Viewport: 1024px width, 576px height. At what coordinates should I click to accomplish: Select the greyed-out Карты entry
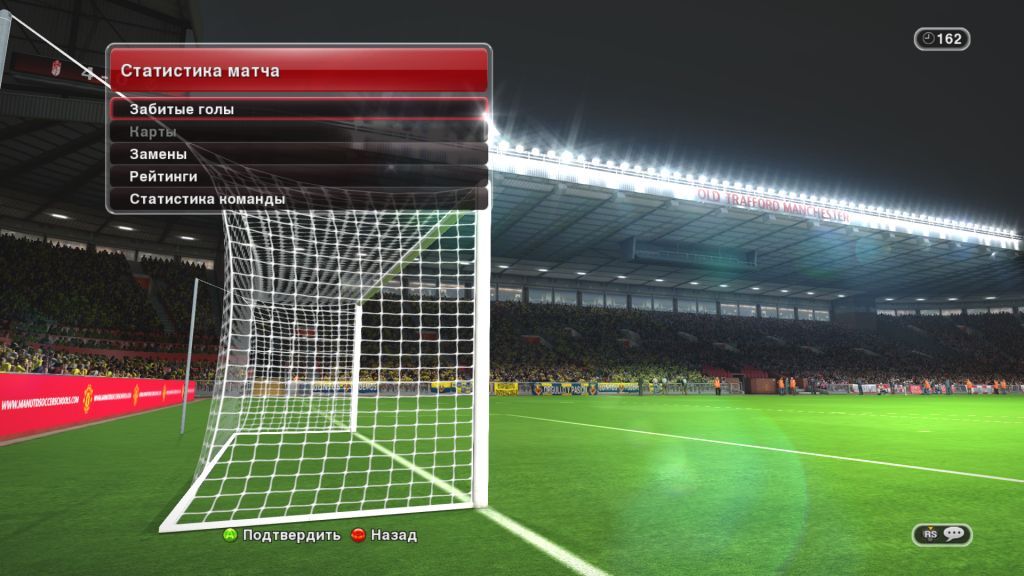click(298, 132)
